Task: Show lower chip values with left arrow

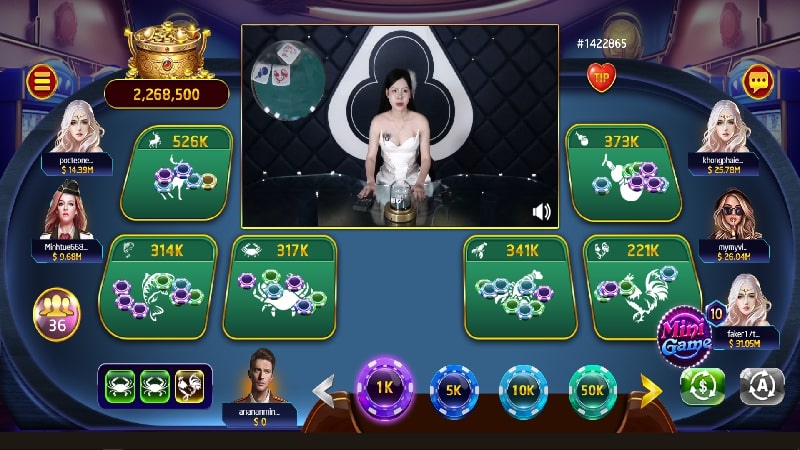Action: 325,390
